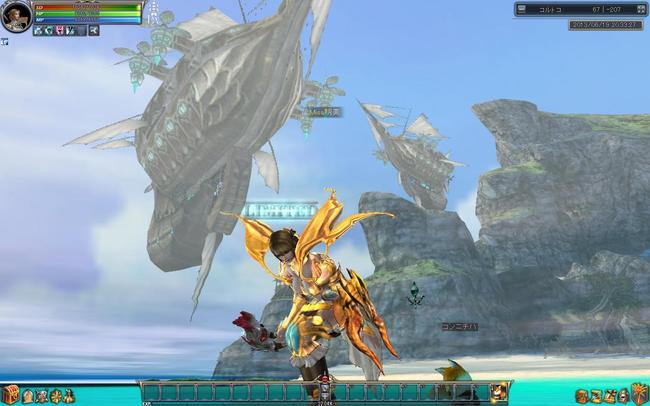Open the gift box icon
This screenshot has width=650, height=406.
pos(639,393)
